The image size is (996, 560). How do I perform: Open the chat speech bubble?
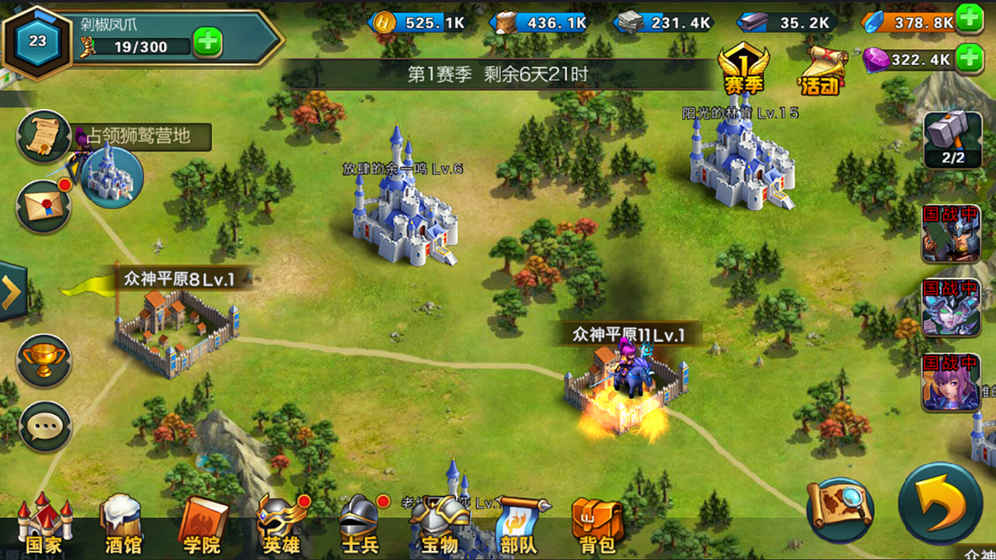(43, 427)
